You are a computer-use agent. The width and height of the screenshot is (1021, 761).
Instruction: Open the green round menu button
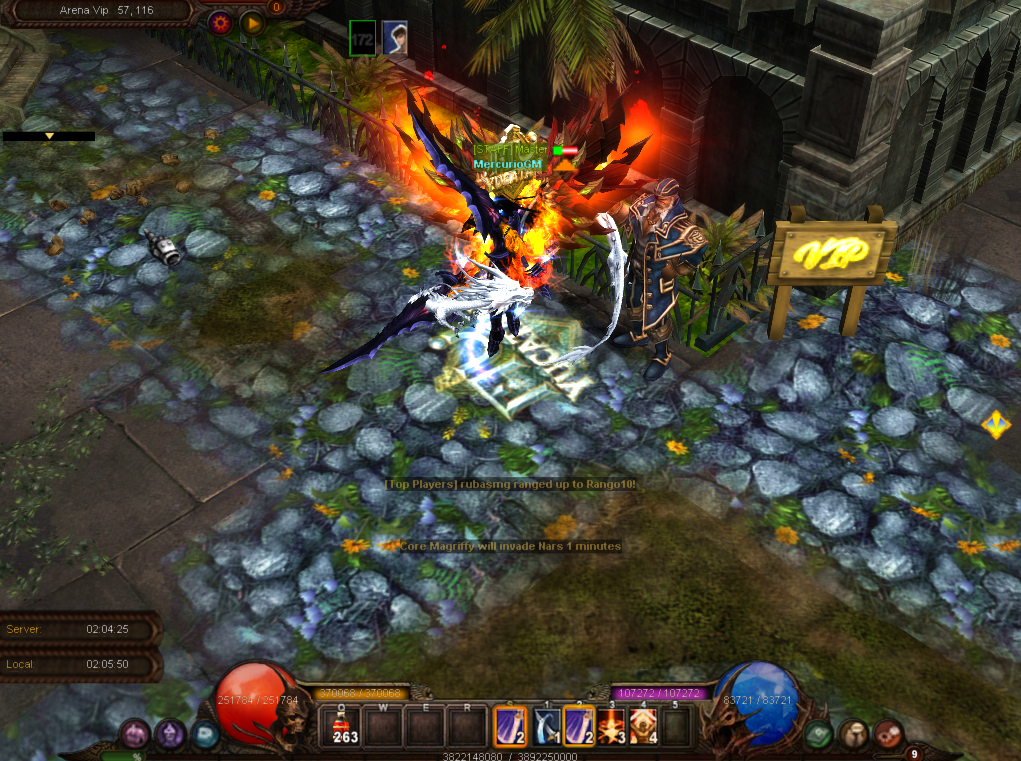click(819, 735)
